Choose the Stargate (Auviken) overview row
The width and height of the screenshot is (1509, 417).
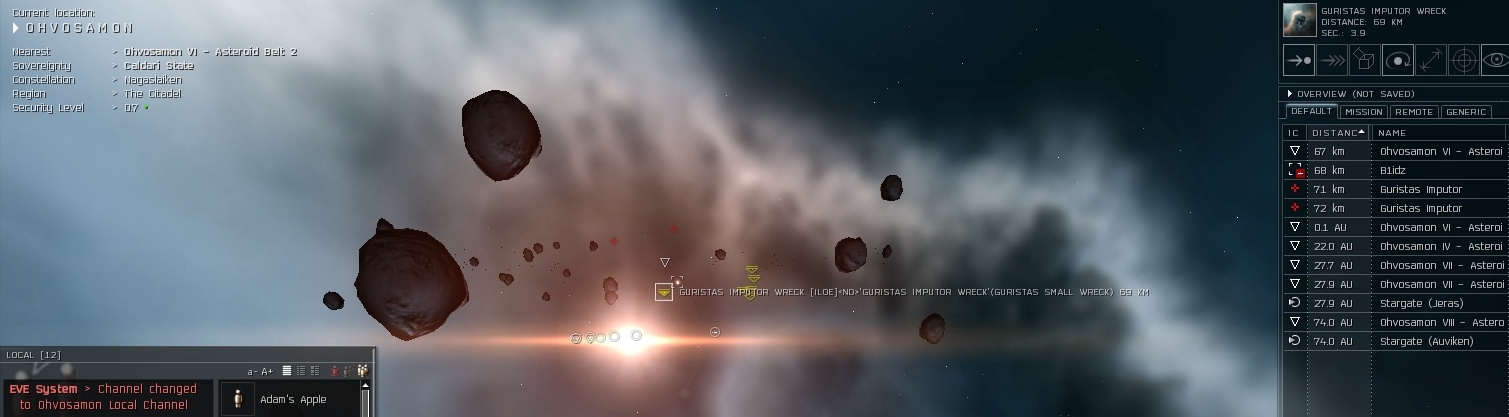(x=1426, y=341)
